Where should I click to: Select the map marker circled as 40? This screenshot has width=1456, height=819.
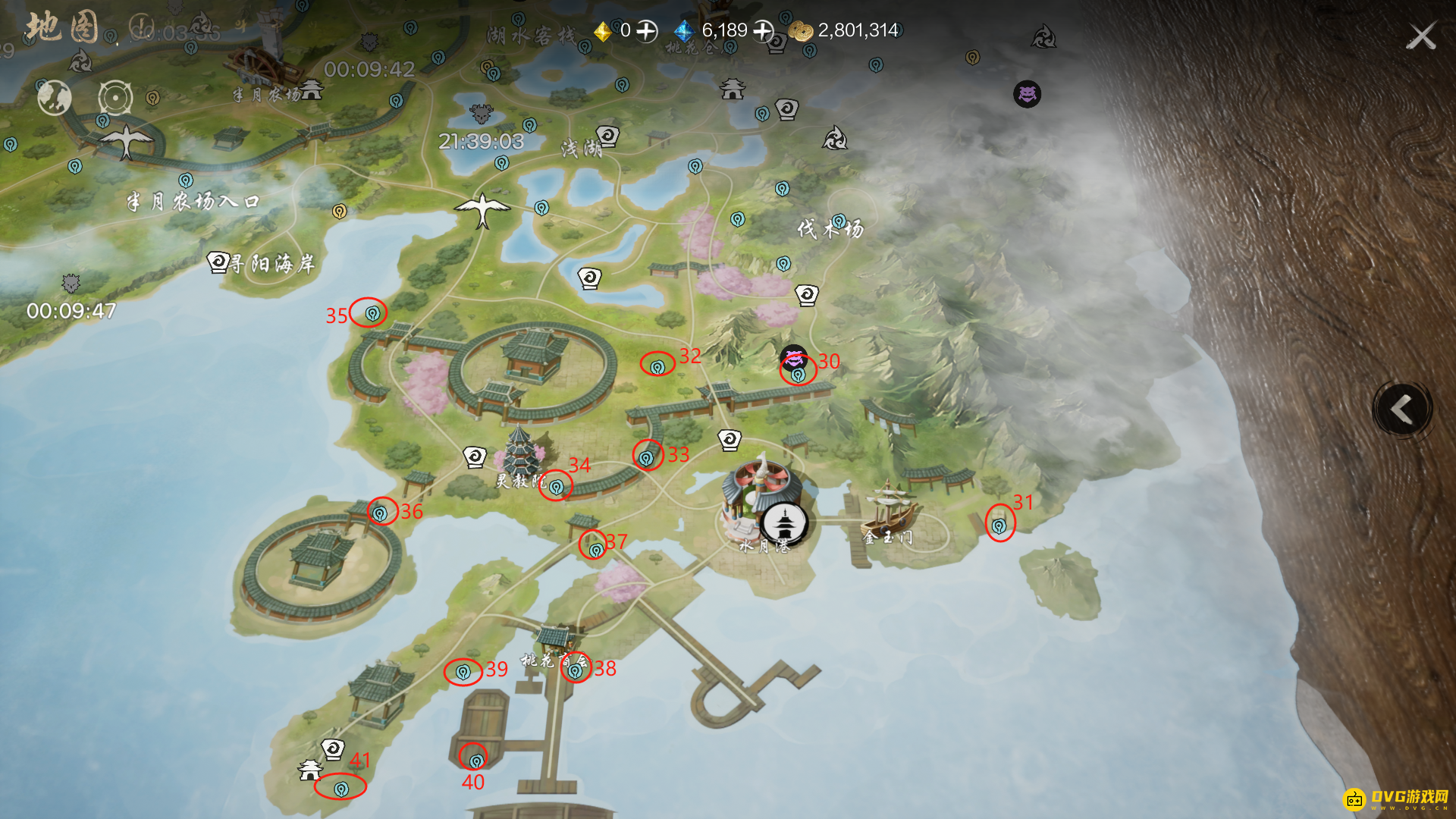(x=475, y=760)
